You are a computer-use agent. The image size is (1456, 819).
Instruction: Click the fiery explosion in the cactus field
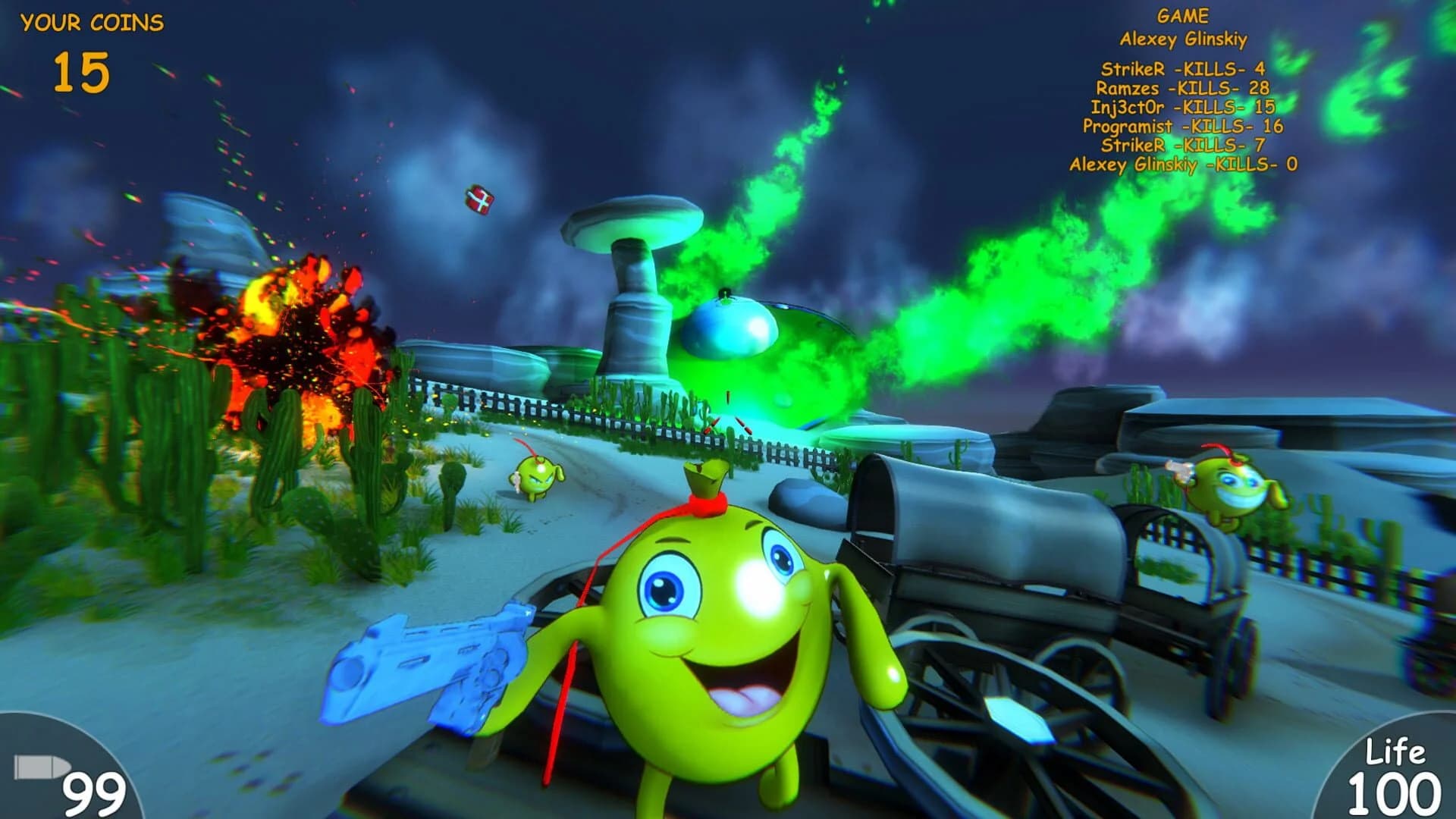(x=296, y=334)
